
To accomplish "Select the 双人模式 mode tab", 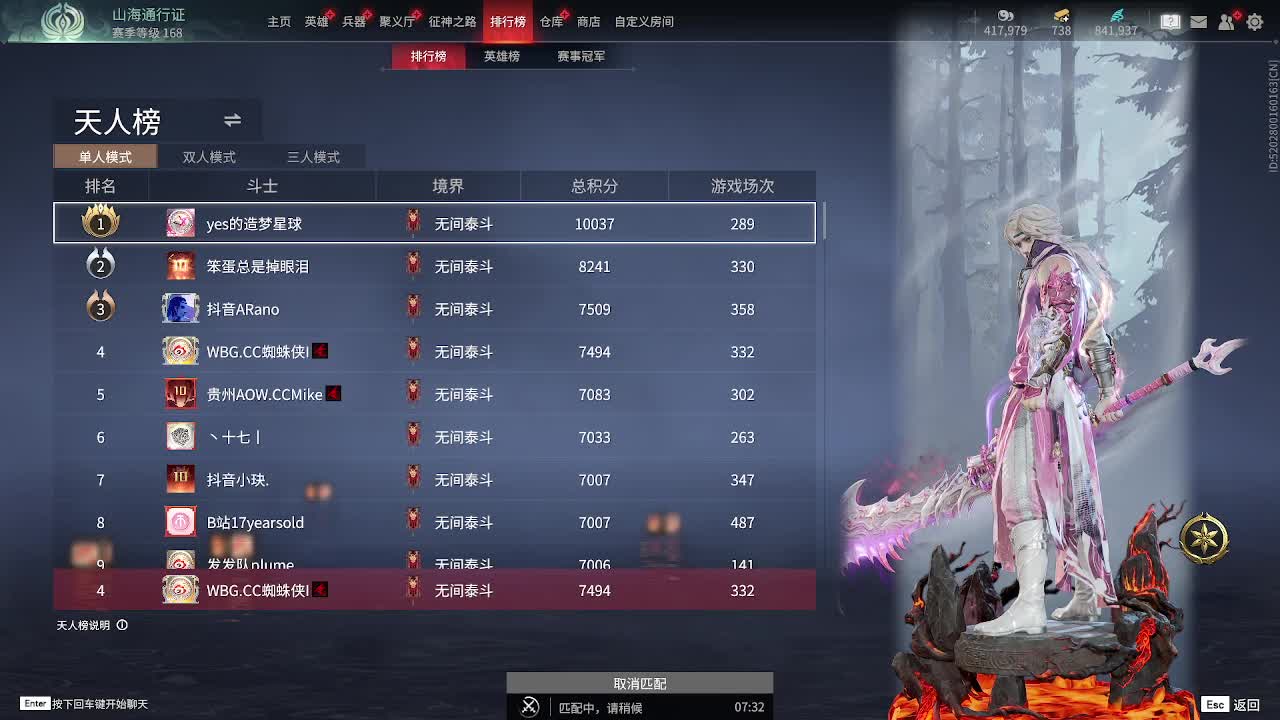I will click(208, 156).
